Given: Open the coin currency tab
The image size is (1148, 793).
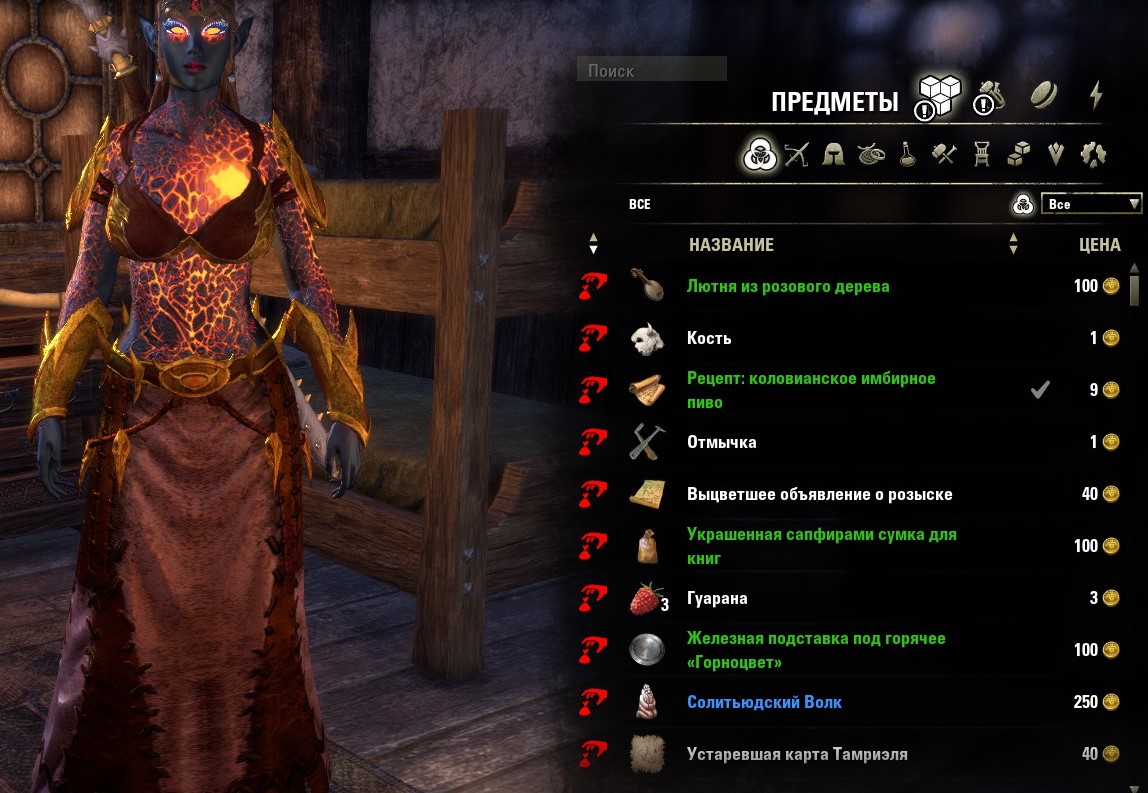Looking at the screenshot, I should click(1045, 96).
